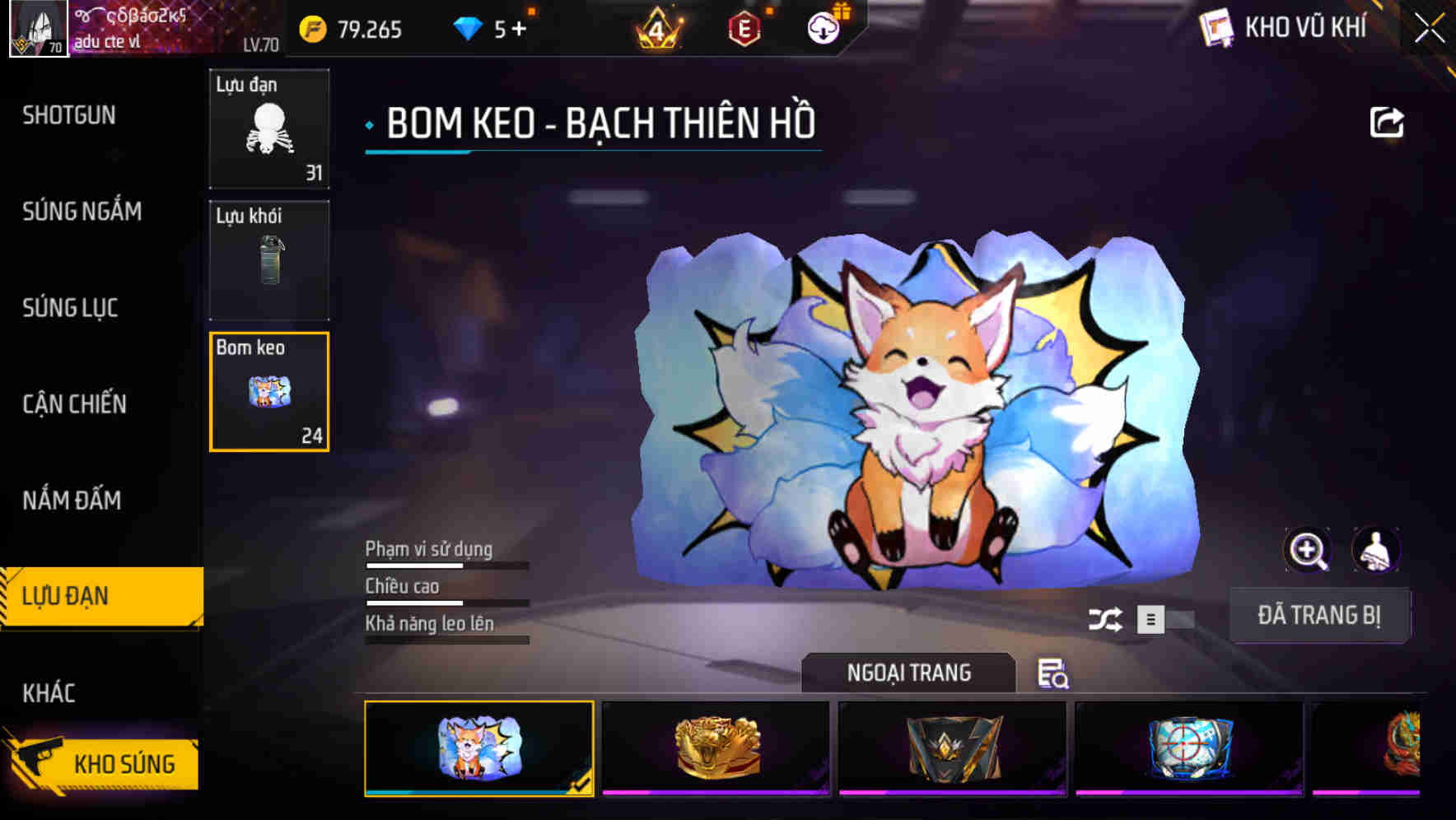Open the SHOTGUN category

tap(70, 115)
